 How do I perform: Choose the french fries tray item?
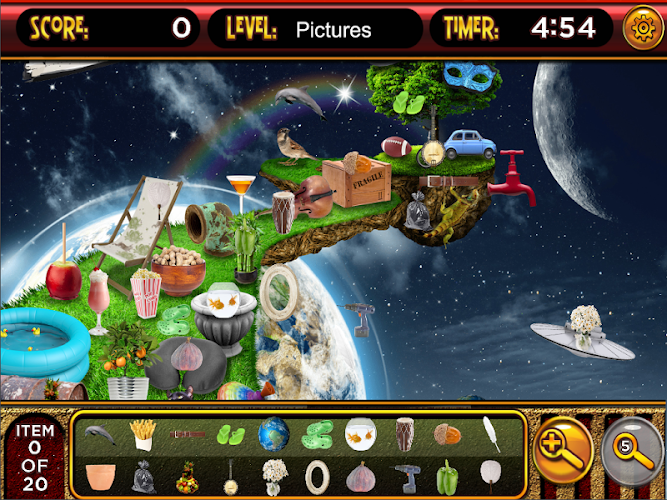coord(143,434)
